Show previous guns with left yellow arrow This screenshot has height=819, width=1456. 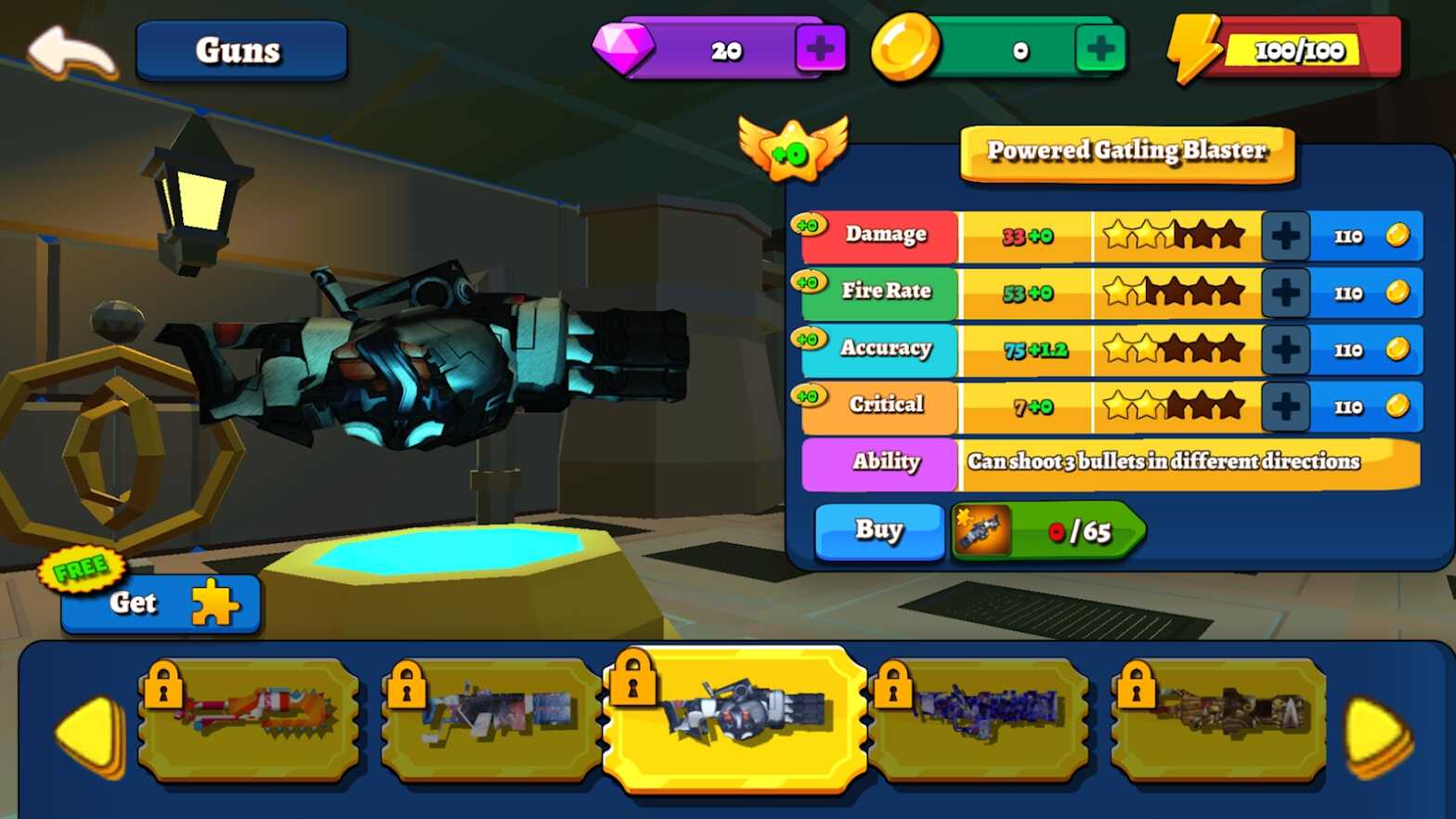pyautogui.click(x=90, y=734)
